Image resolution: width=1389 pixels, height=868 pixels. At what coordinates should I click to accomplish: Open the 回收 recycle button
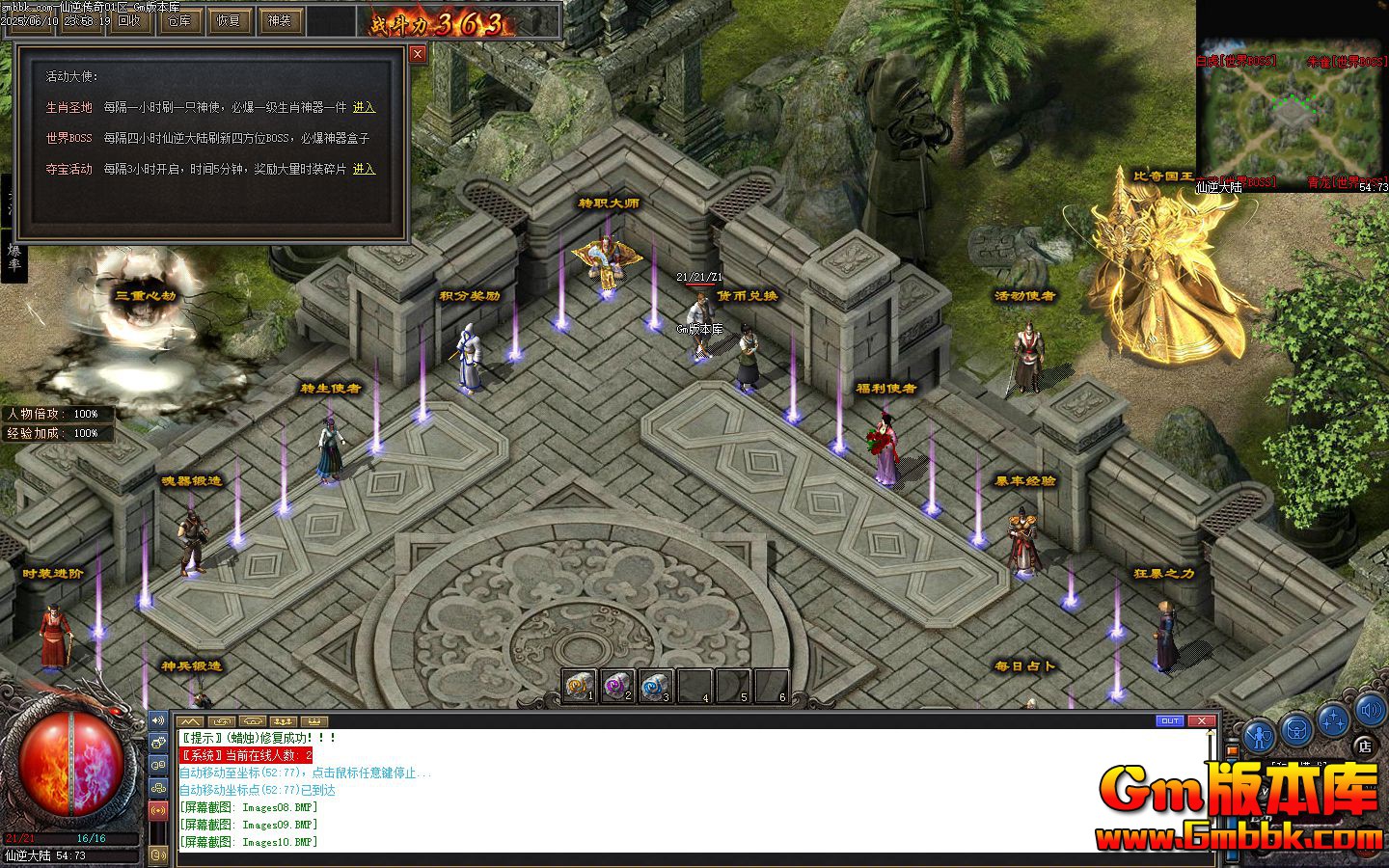[x=129, y=20]
